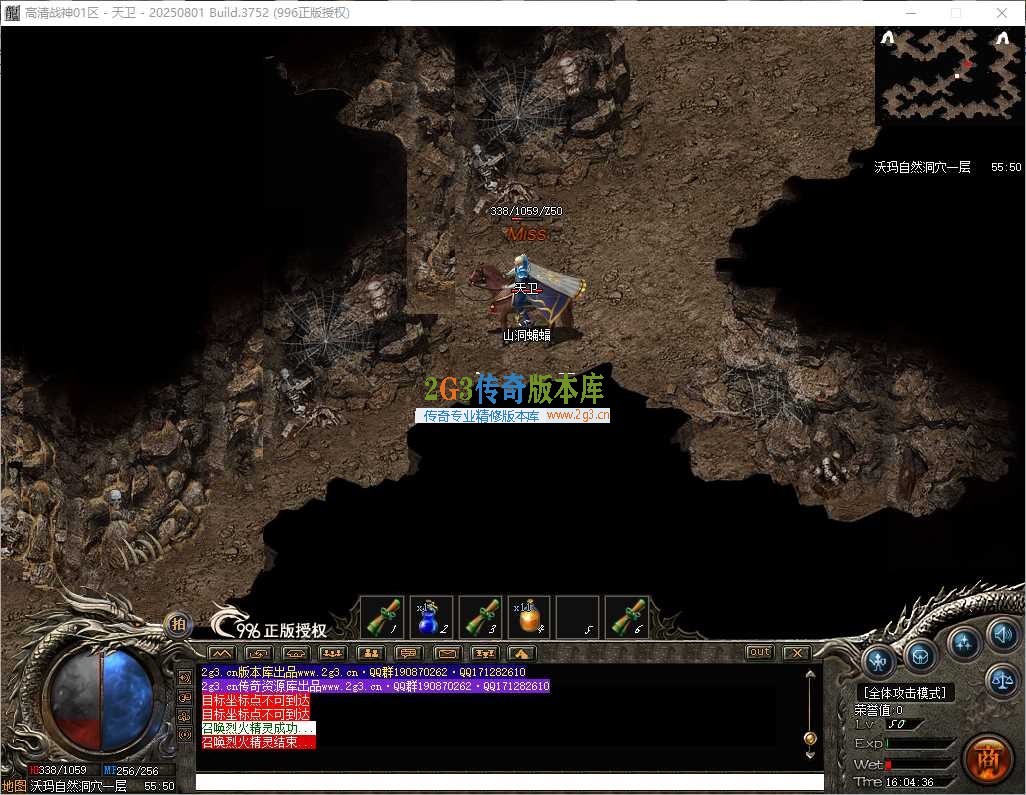Select the scroll in hotbar slot 6
Image resolution: width=1026 pixels, height=795 pixels.
pos(627,617)
